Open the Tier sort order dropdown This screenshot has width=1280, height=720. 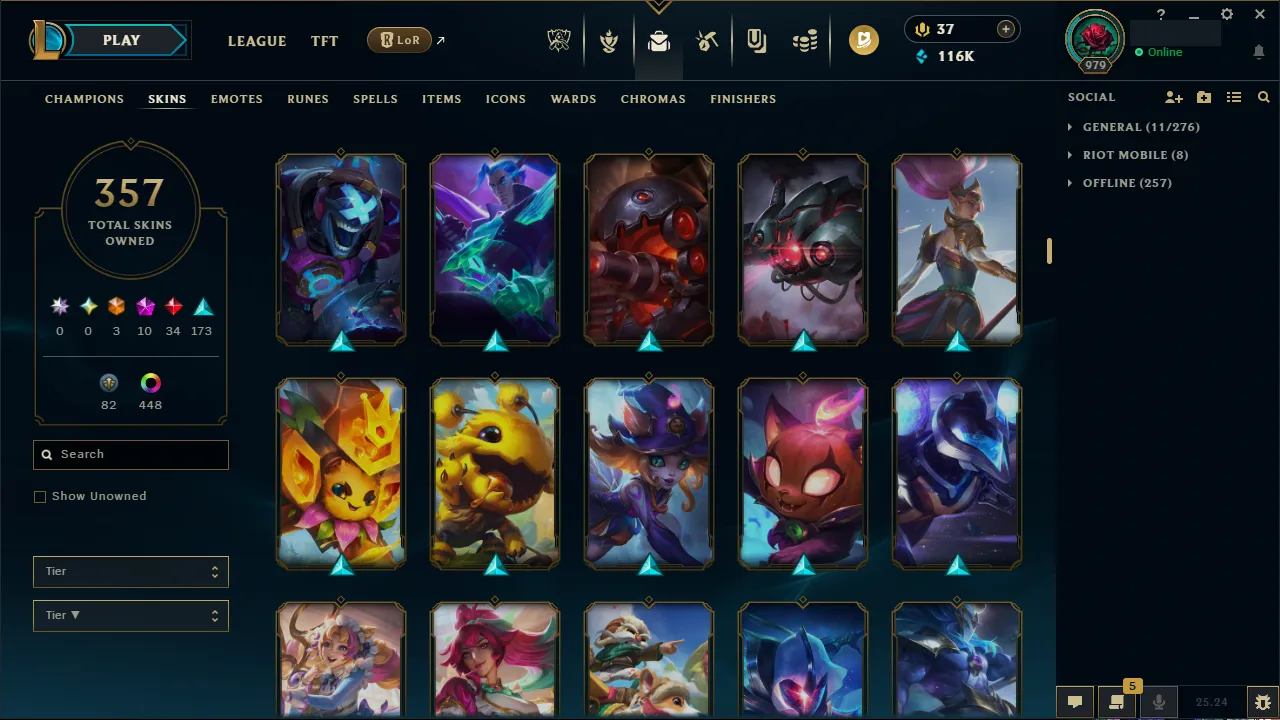130,615
